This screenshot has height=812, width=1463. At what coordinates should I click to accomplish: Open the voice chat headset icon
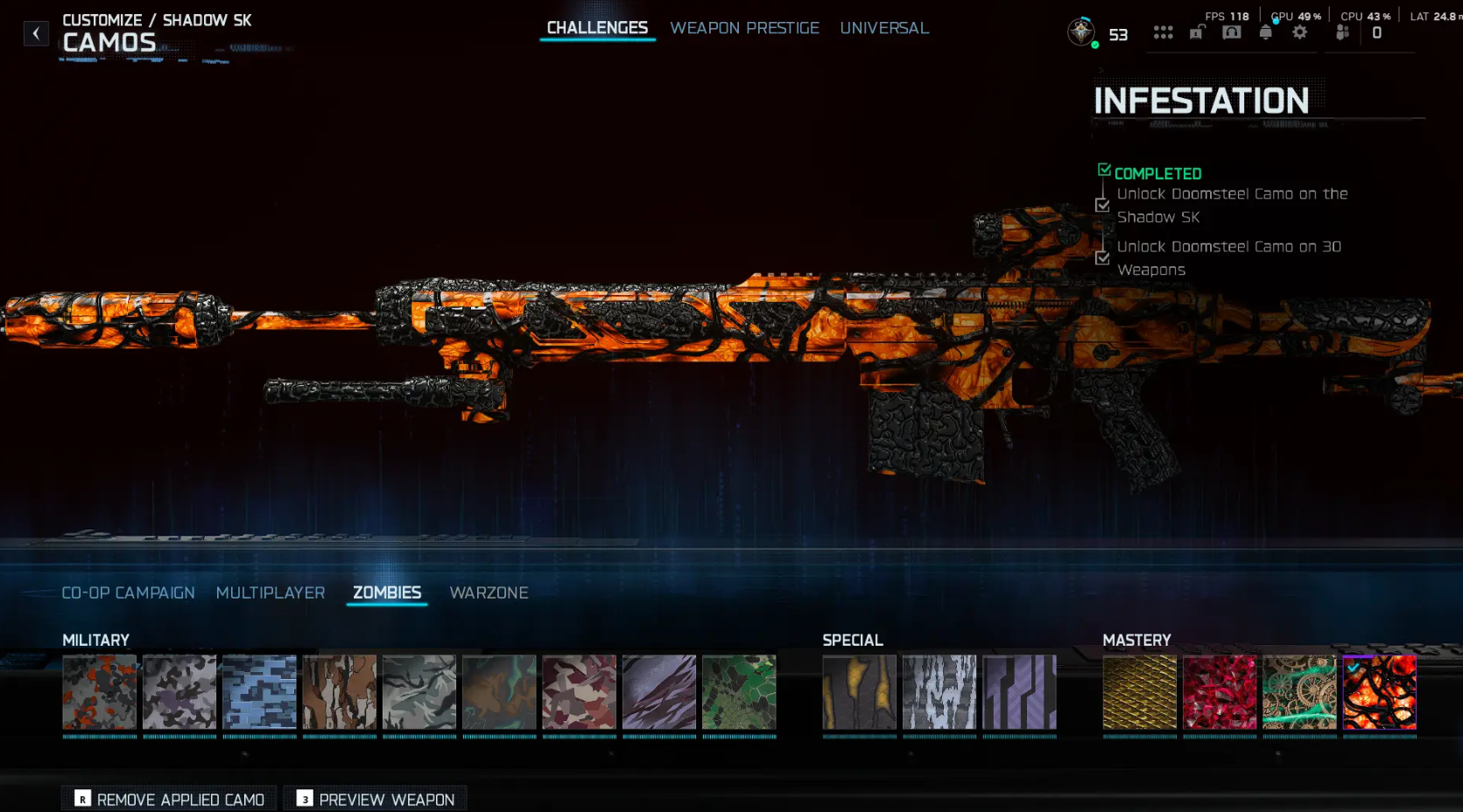1230,31
